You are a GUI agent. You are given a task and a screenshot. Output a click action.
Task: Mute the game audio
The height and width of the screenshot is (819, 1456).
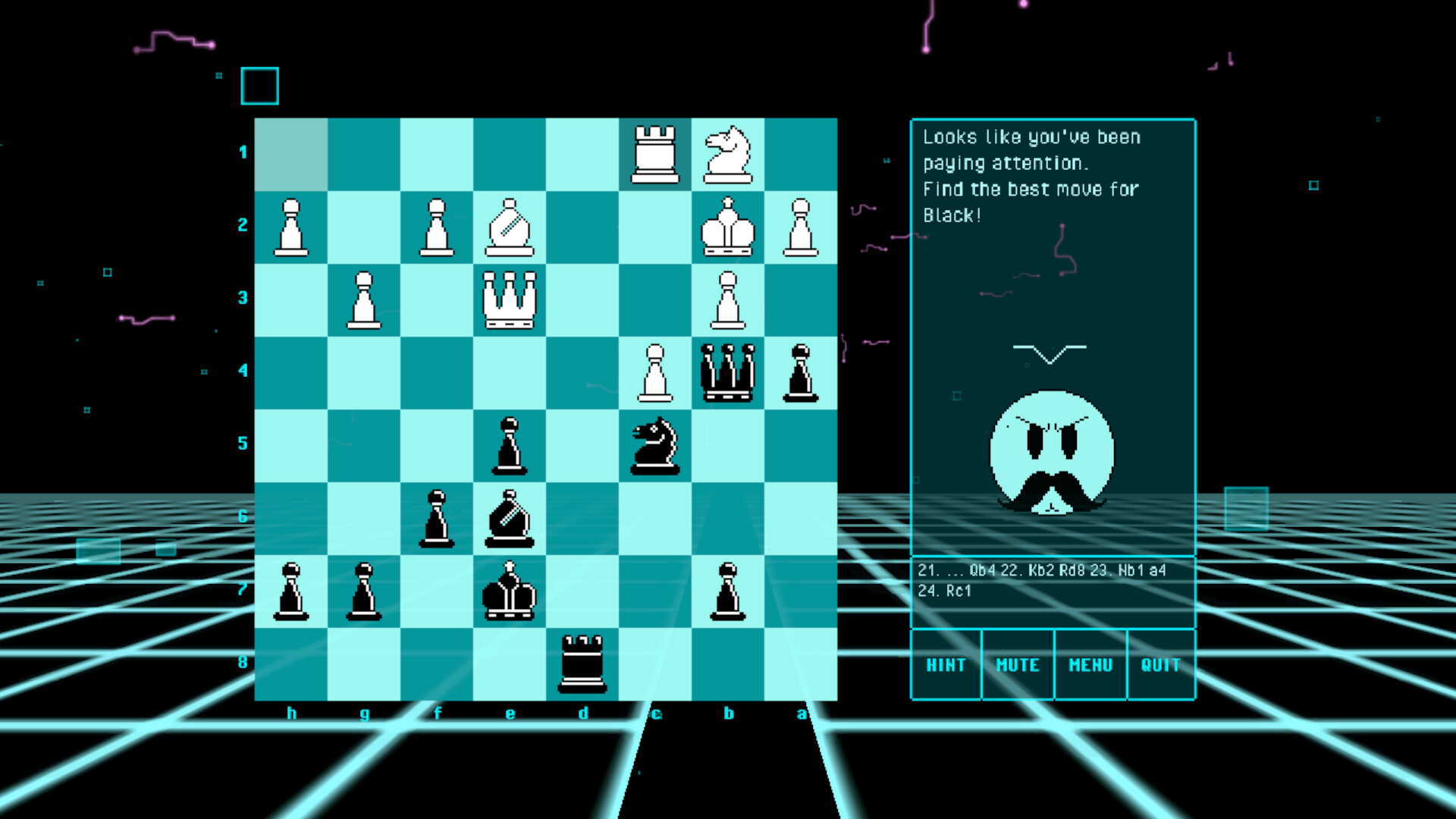pyautogui.click(x=1017, y=664)
